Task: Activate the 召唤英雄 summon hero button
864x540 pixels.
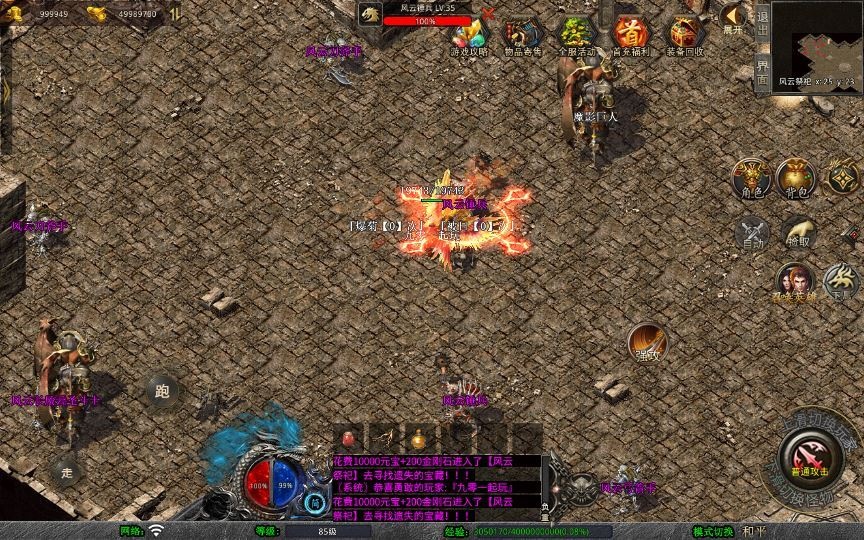Action: [x=795, y=282]
